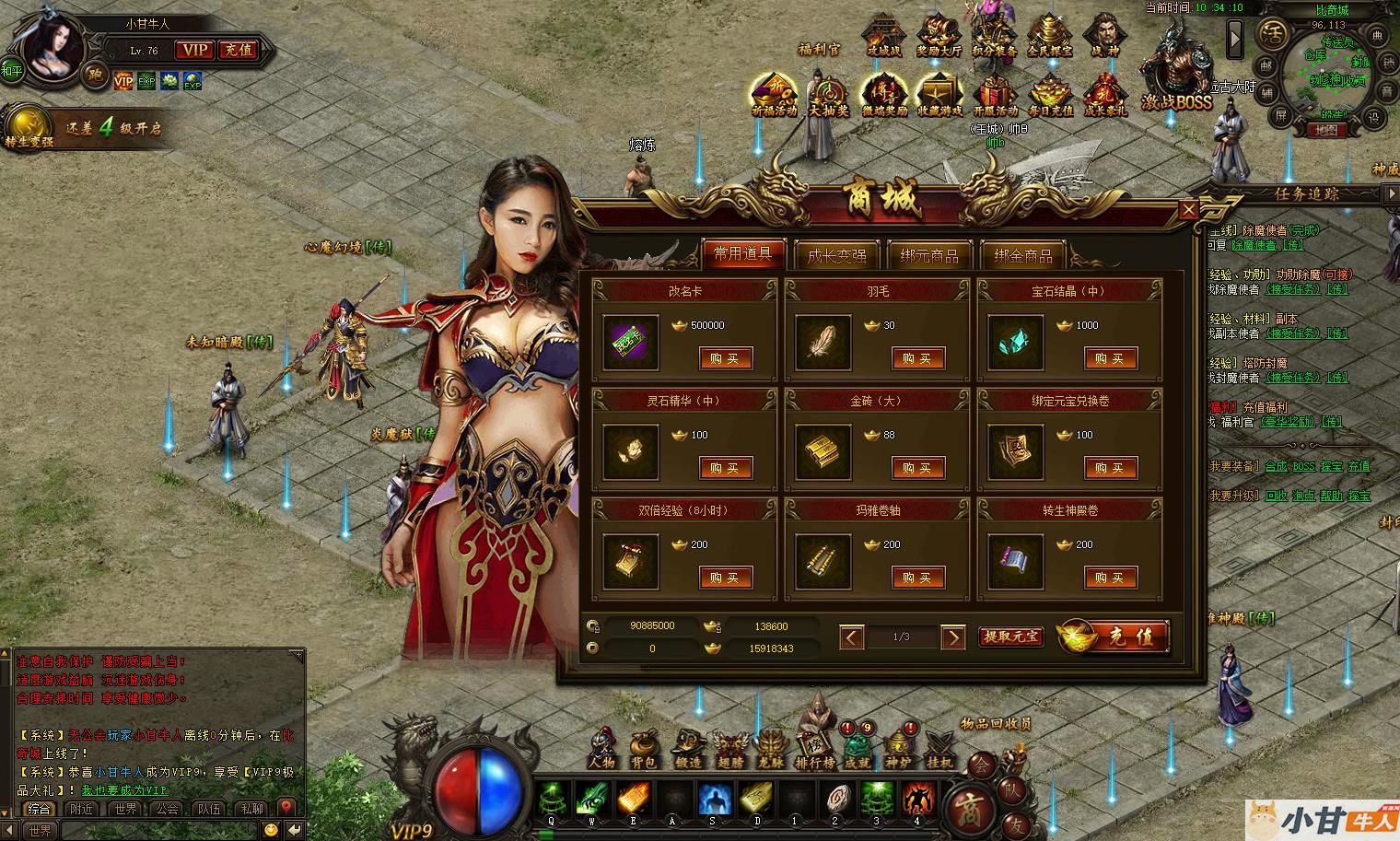Viewport: 1400px width, 841px height.
Task: Click the VIP button beside player level
Action: pyautogui.click(x=193, y=50)
